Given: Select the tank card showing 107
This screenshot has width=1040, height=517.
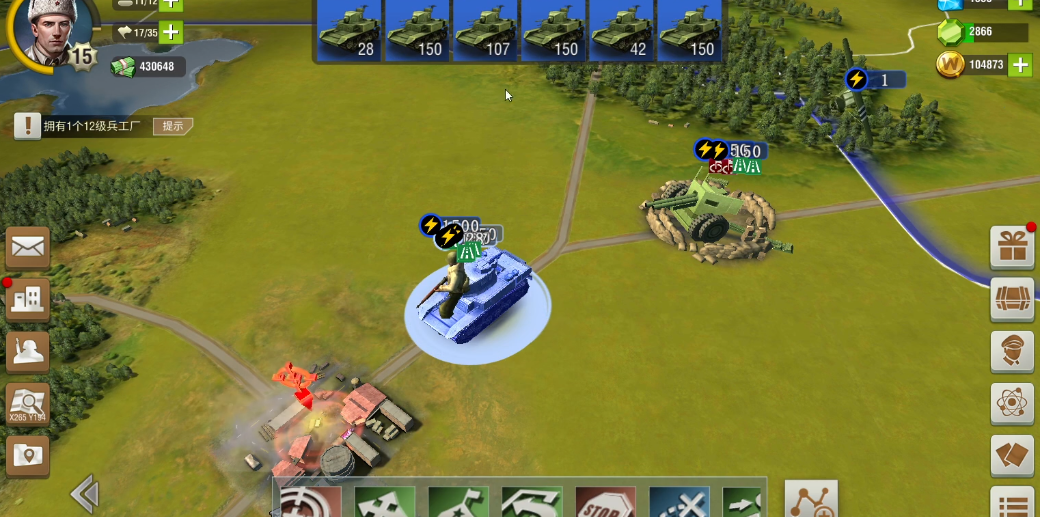Looking at the screenshot, I should pos(486,30).
